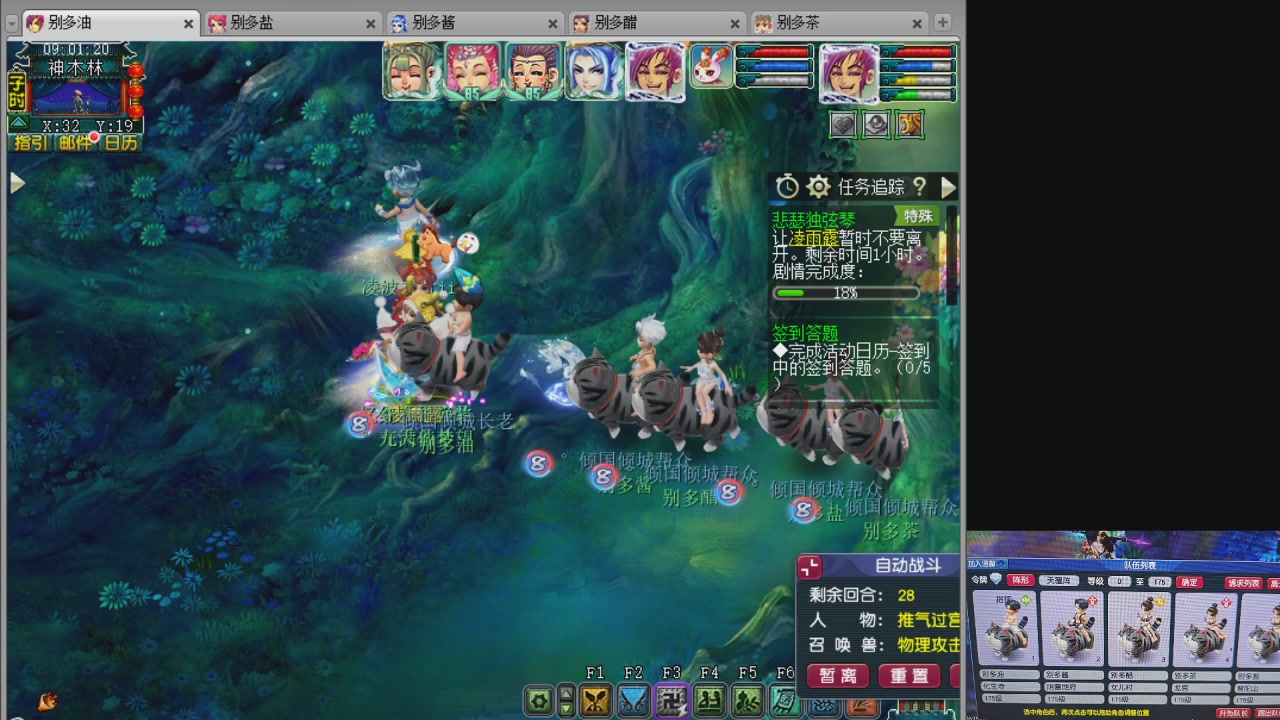Collapse the task tracker using the right arrow
This screenshot has width=1280, height=720.
point(947,186)
